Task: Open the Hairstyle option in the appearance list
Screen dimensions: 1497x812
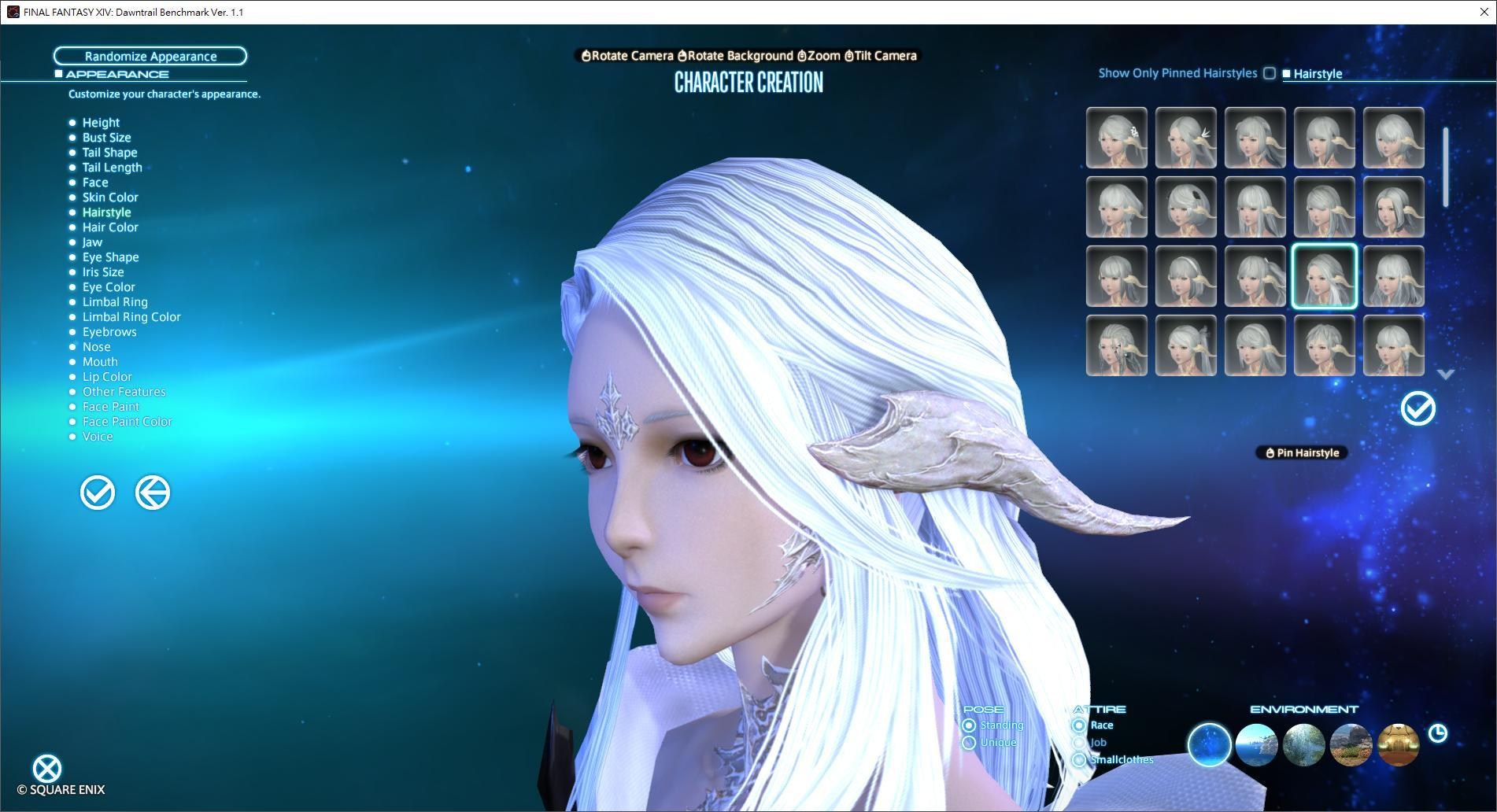Action: click(106, 212)
